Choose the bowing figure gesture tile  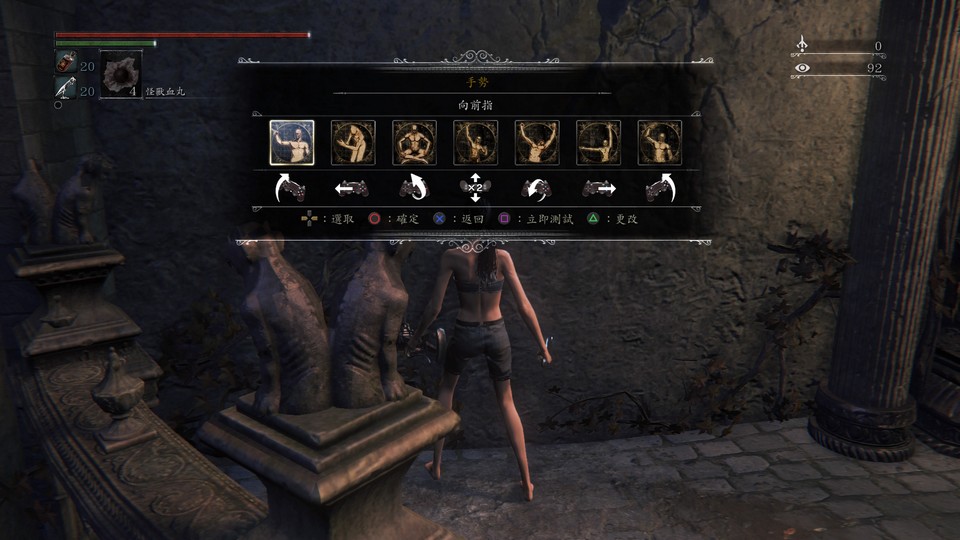pos(353,142)
